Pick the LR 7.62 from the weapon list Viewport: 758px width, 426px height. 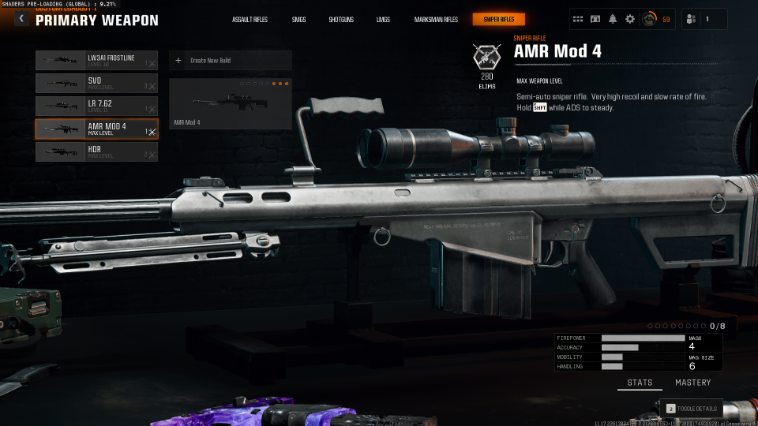(96, 106)
